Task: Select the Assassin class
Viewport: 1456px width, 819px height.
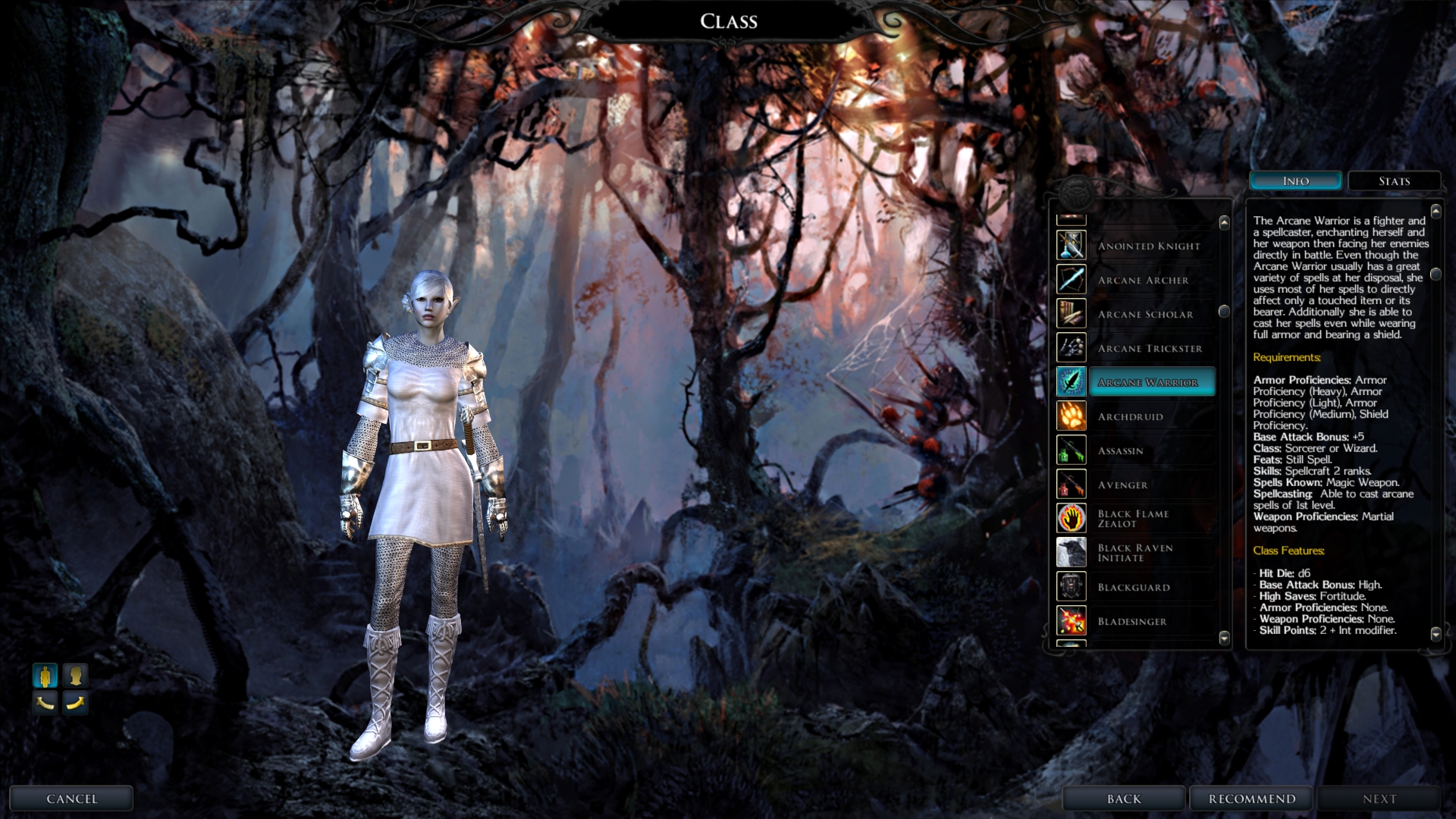Action: (x=1120, y=450)
